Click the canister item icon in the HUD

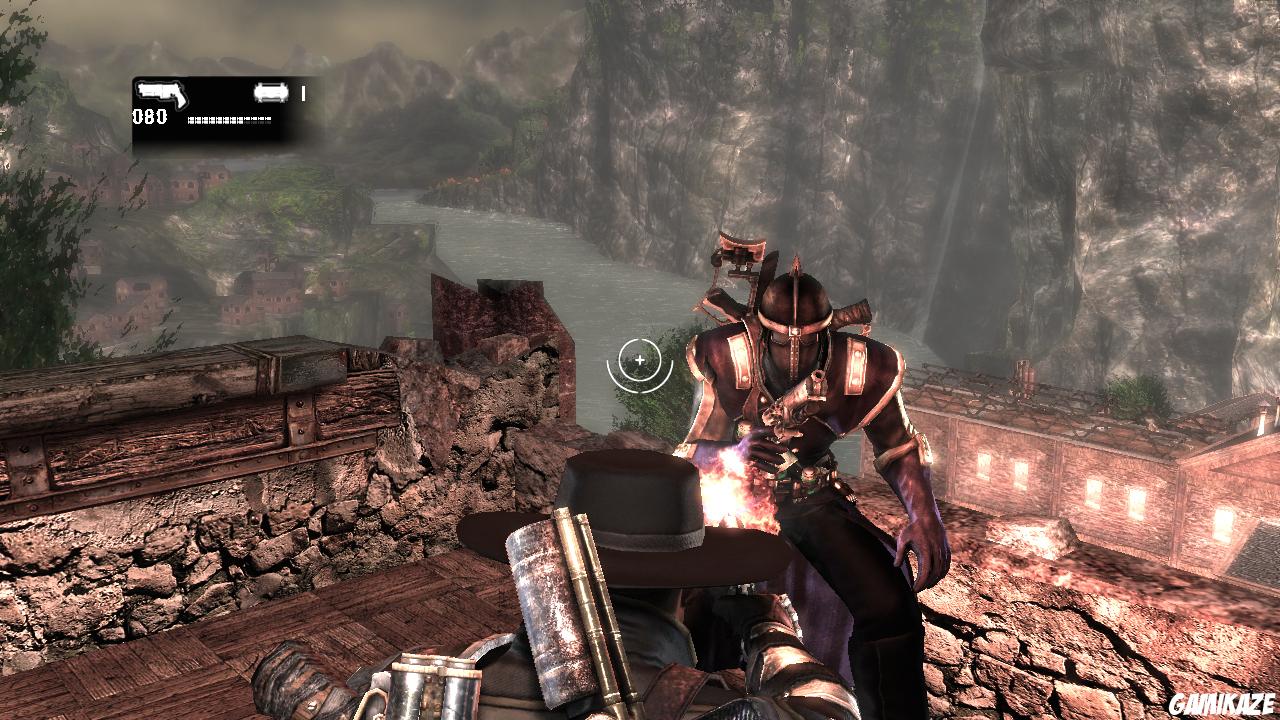point(269,93)
